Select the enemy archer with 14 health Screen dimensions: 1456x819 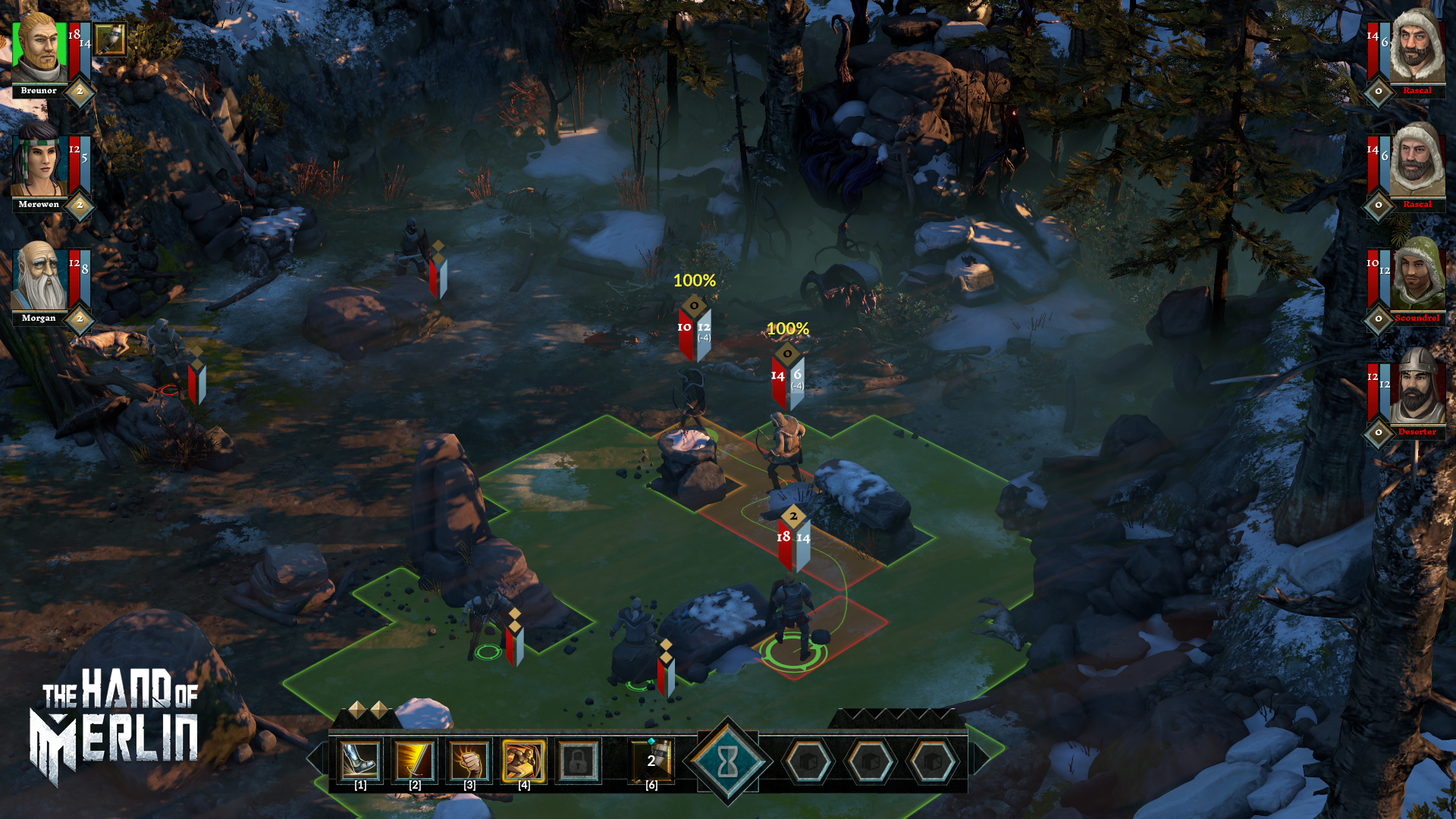[x=785, y=447]
